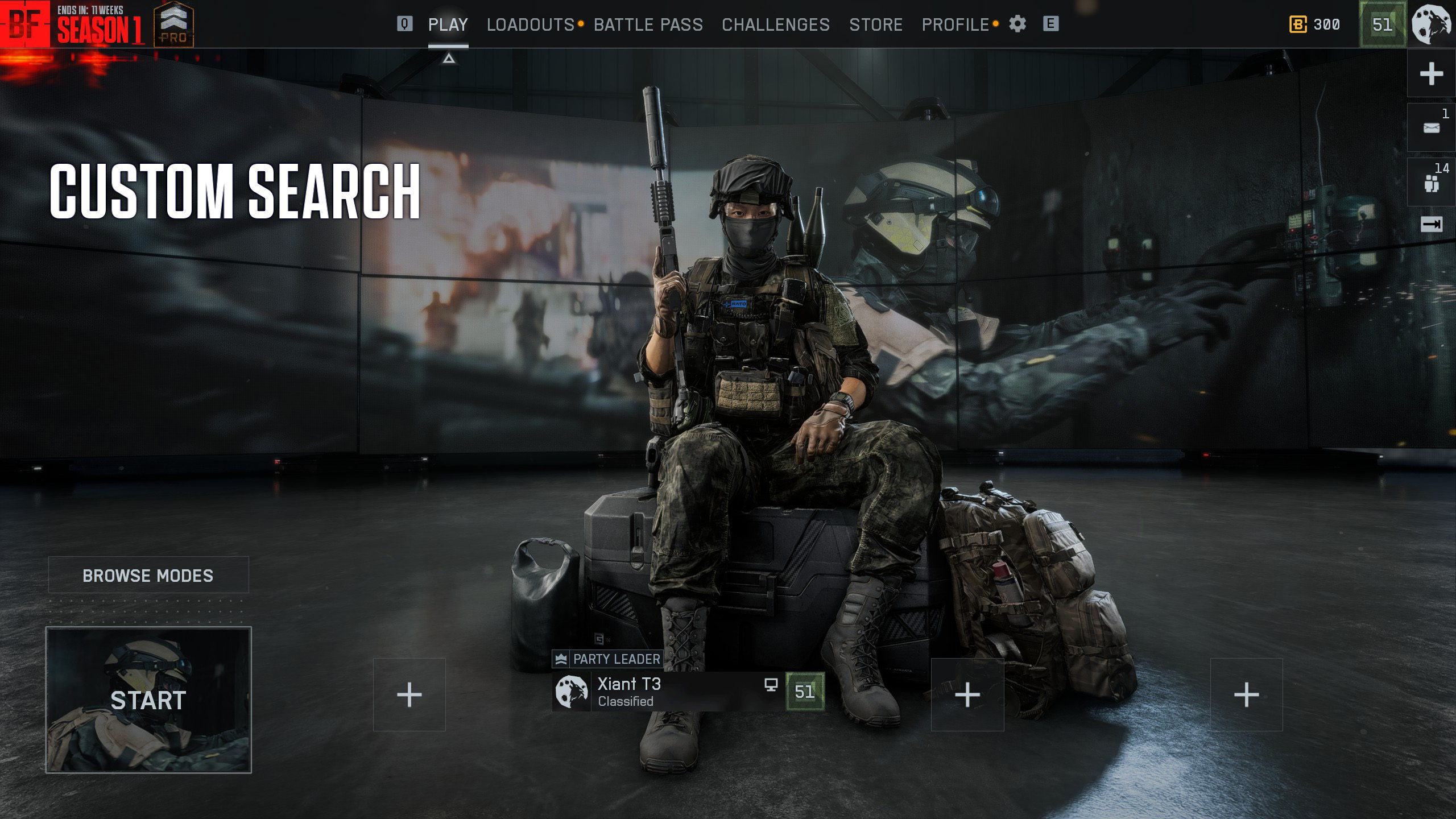Screen dimensions: 1456x819
Task: Open the Store tab
Action: pos(875,24)
